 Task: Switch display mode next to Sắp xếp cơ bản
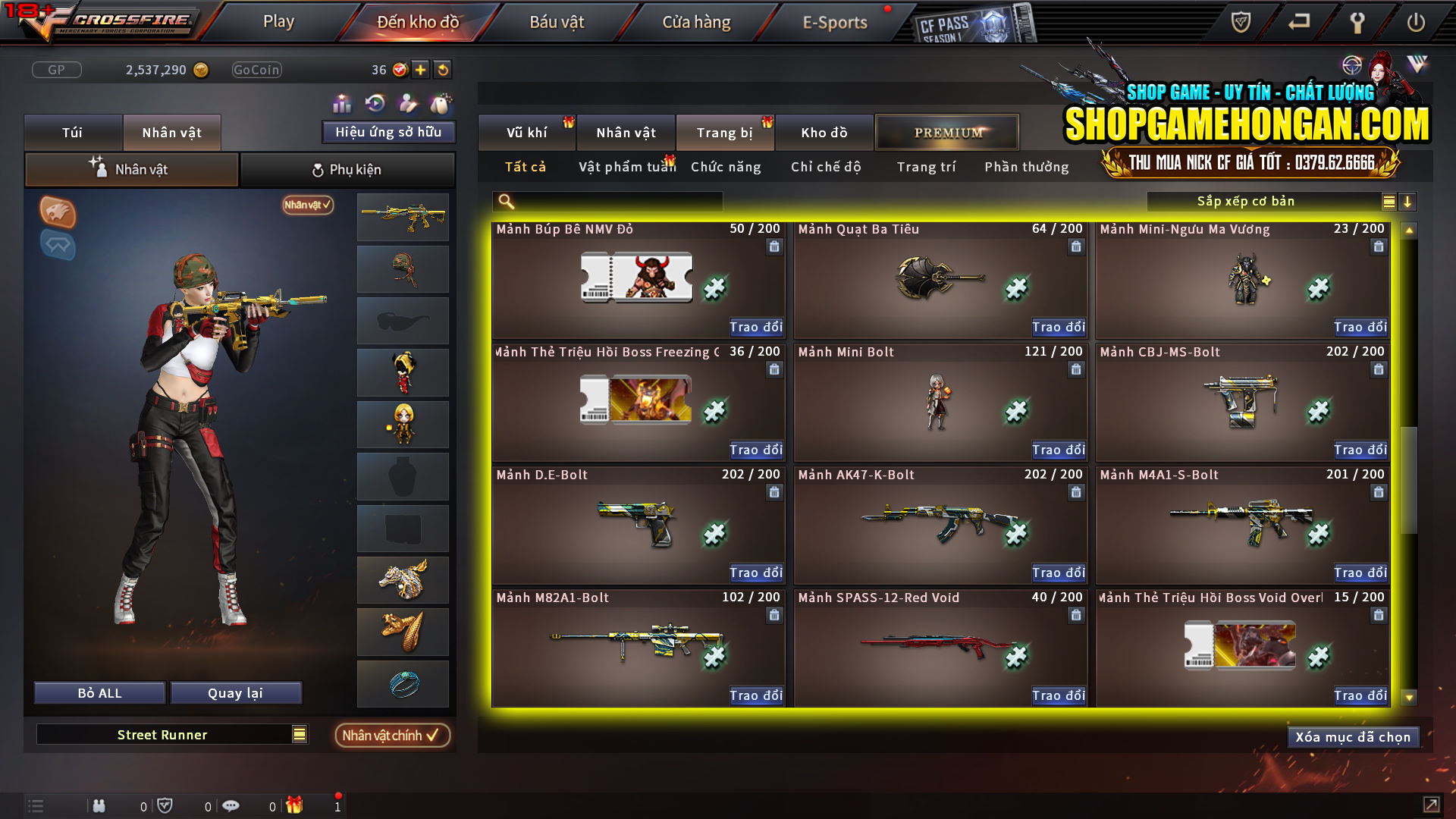click(x=1388, y=202)
